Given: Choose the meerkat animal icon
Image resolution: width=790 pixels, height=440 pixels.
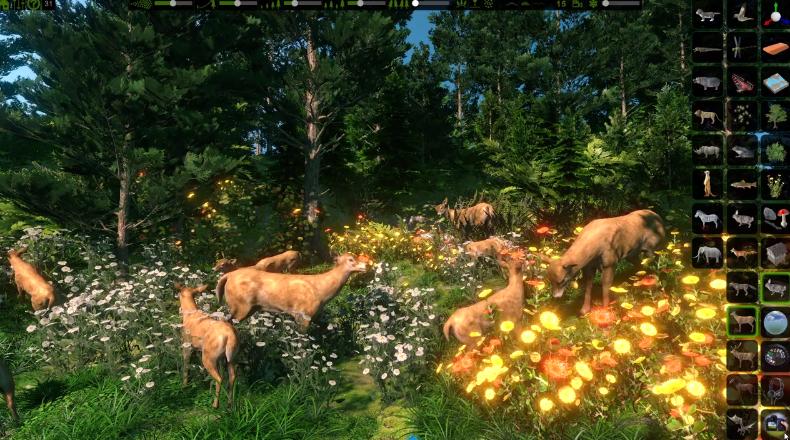Looking at the screenshot, I should [x=708, y=185].
